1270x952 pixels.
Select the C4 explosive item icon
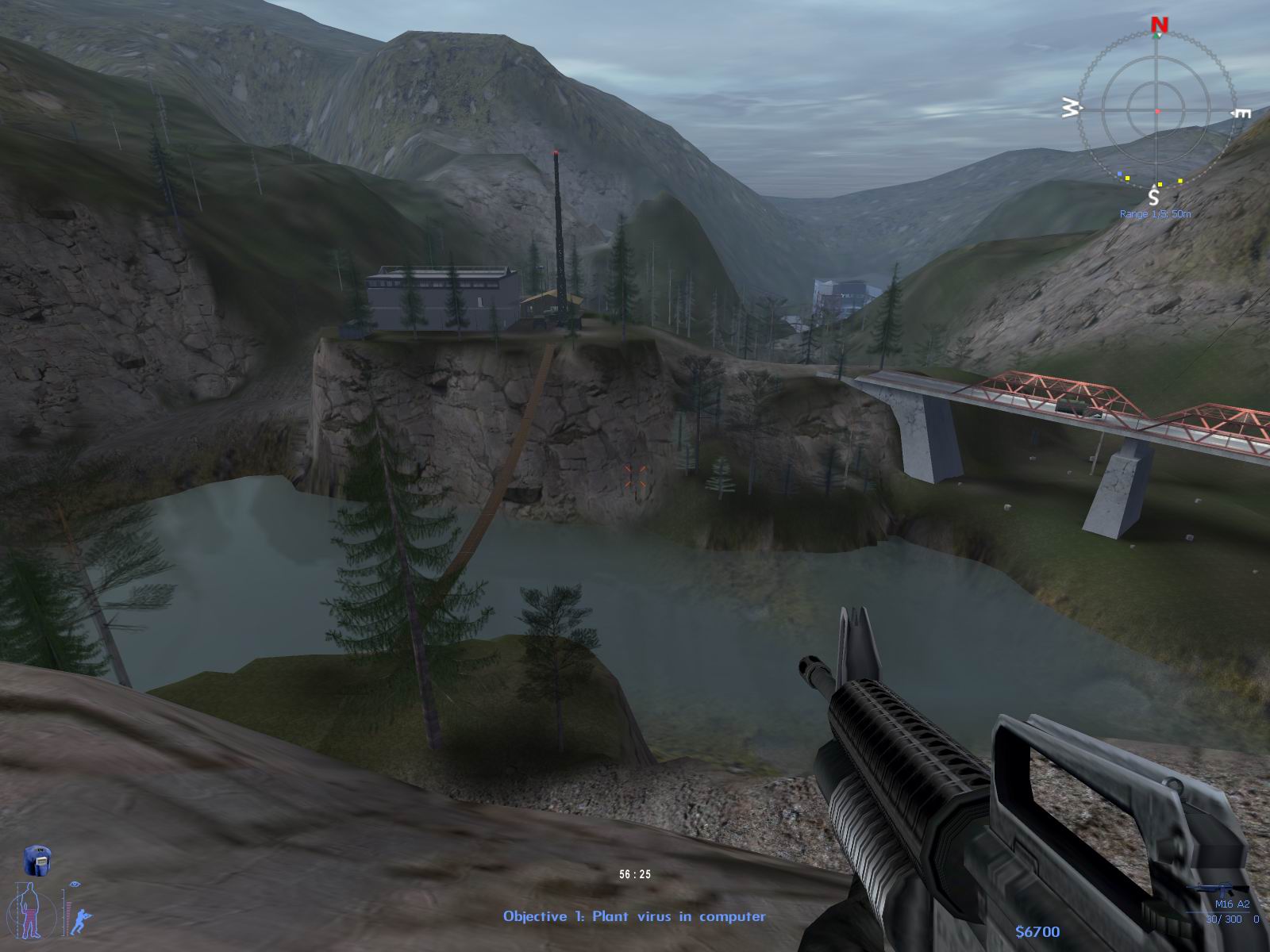click(x=37, y=860)
